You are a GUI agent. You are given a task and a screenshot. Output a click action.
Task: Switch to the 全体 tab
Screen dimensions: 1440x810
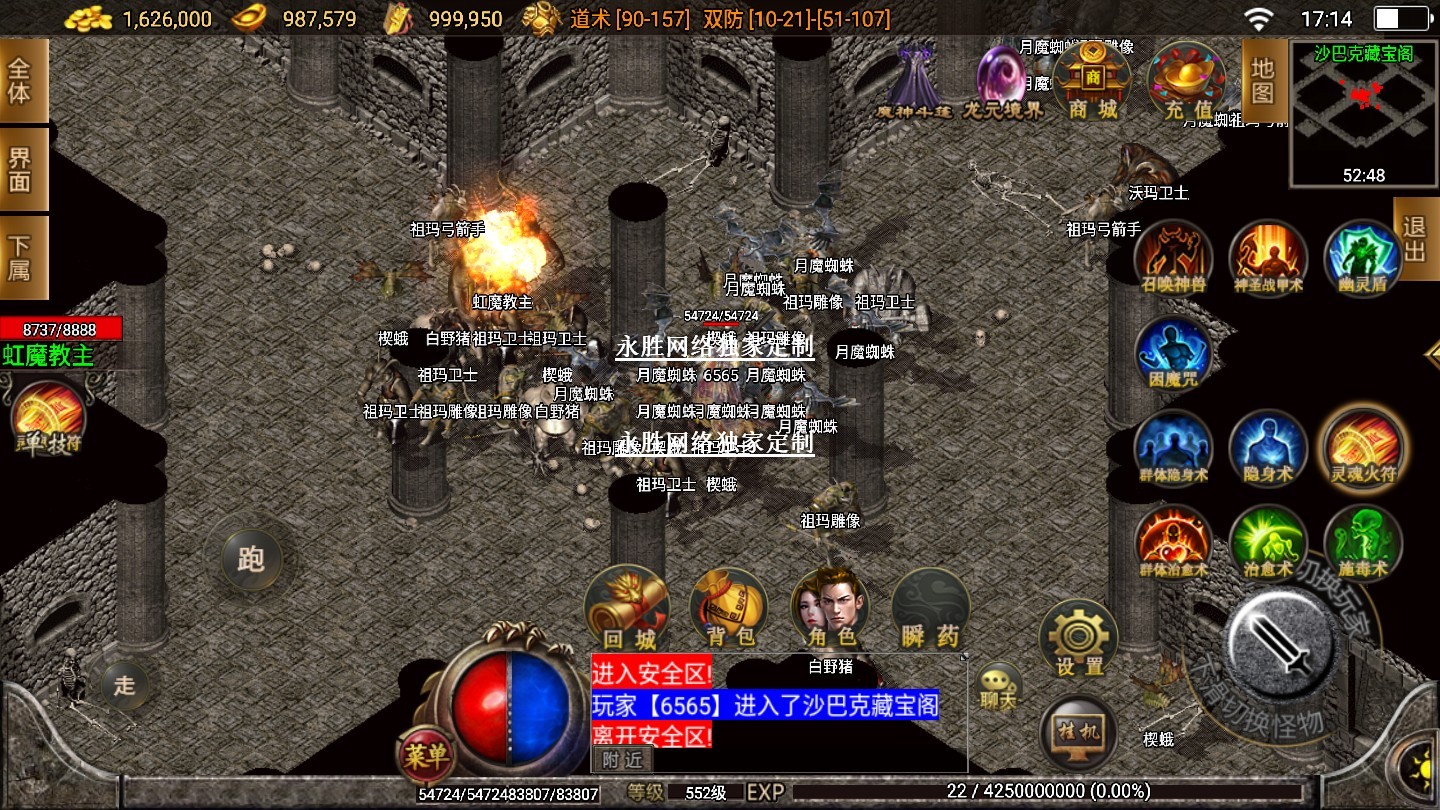(21, 81)
